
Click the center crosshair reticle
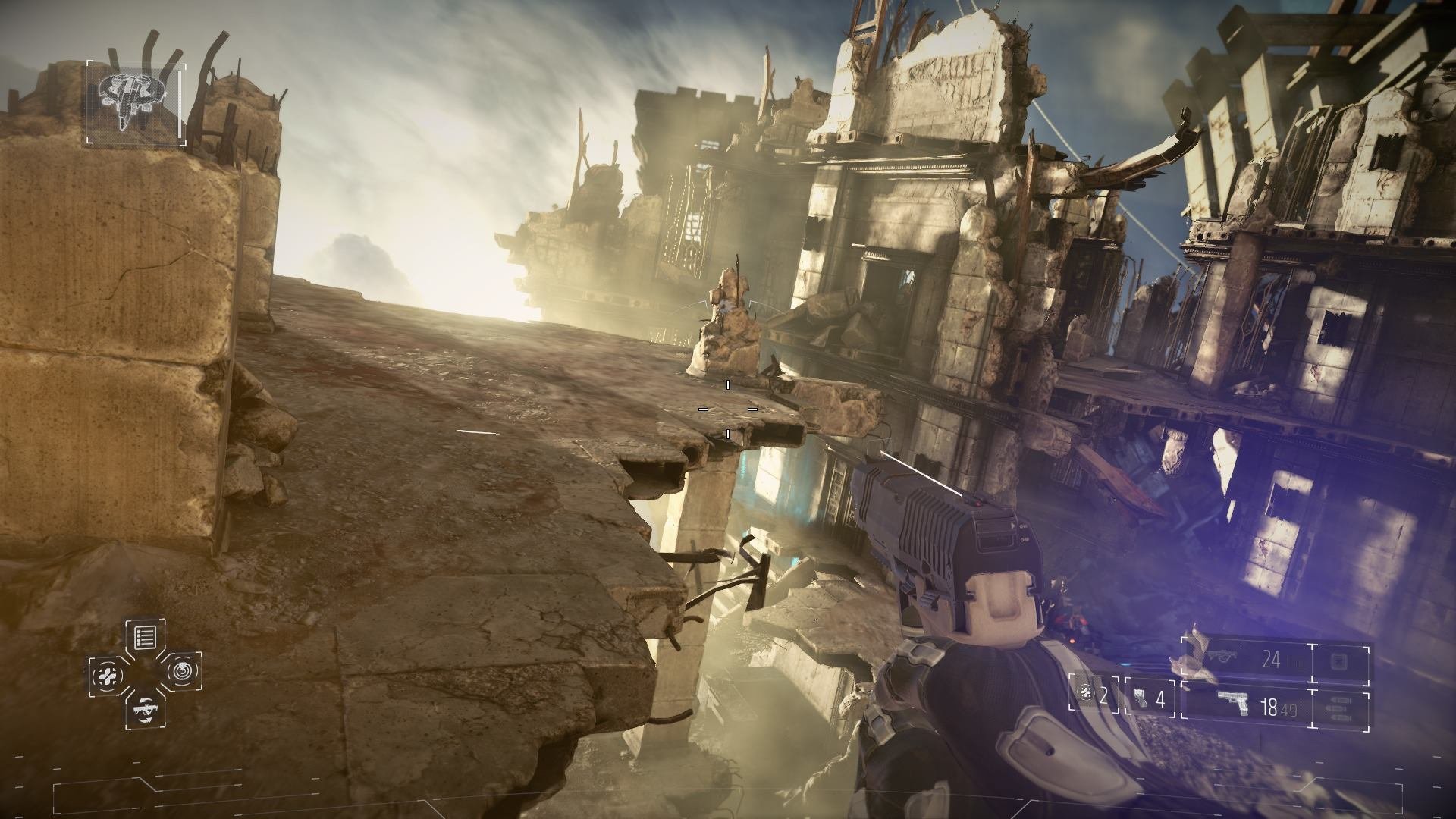pyautogui.click(x=728, y=409)
